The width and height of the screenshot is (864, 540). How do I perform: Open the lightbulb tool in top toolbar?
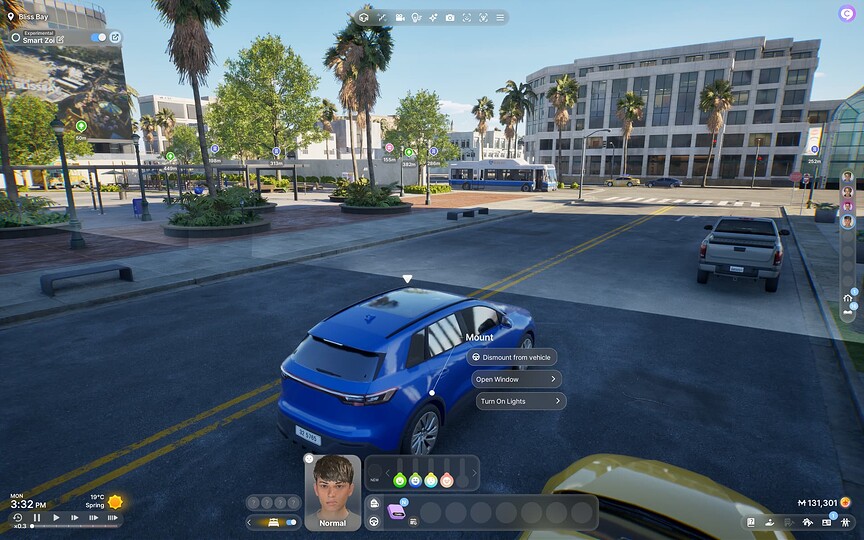416,17
